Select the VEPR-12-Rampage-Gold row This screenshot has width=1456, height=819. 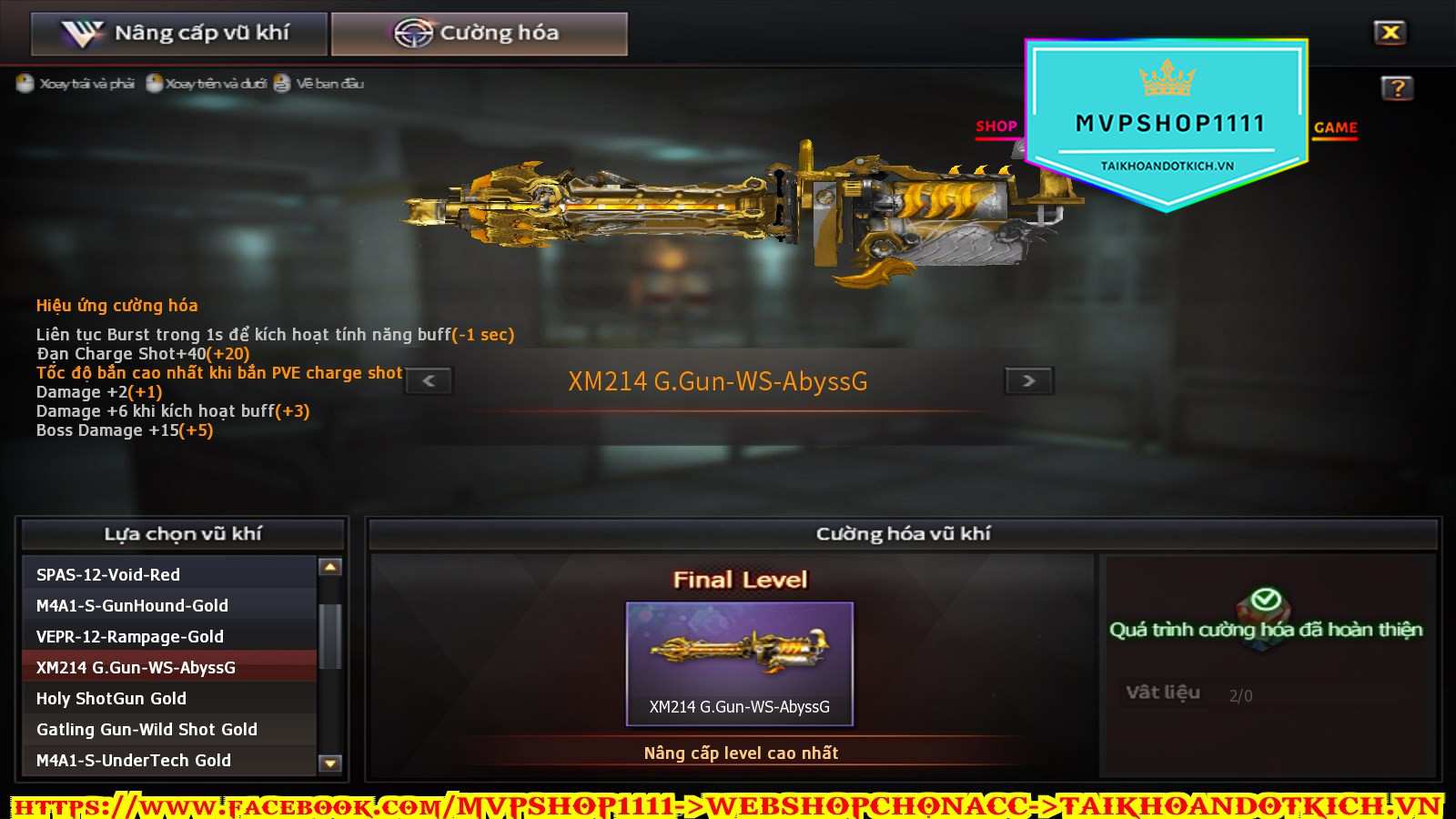pos(169,636)
